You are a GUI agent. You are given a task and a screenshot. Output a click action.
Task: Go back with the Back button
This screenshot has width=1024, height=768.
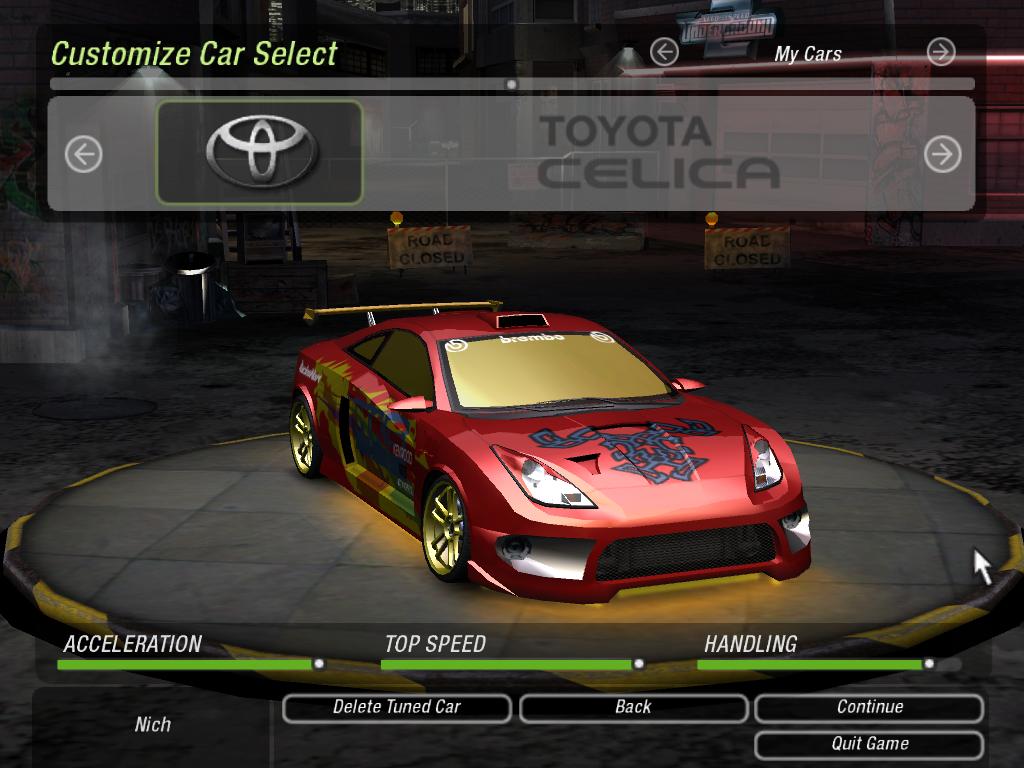[x=633, y=708]
